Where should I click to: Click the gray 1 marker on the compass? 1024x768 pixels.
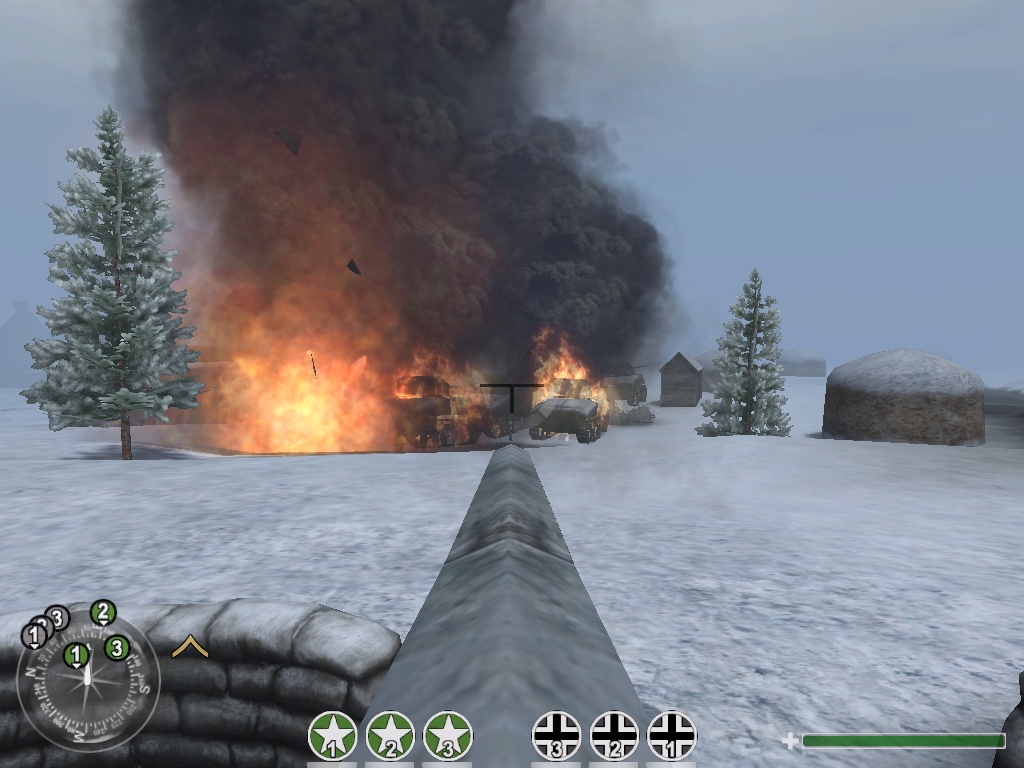[34, 634]
